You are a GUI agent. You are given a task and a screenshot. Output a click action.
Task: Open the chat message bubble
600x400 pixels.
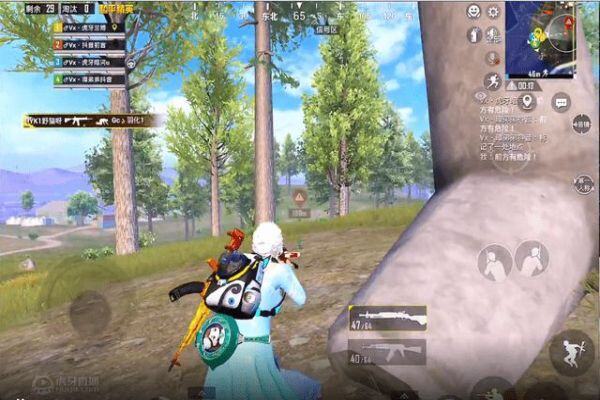click(561, 101)
